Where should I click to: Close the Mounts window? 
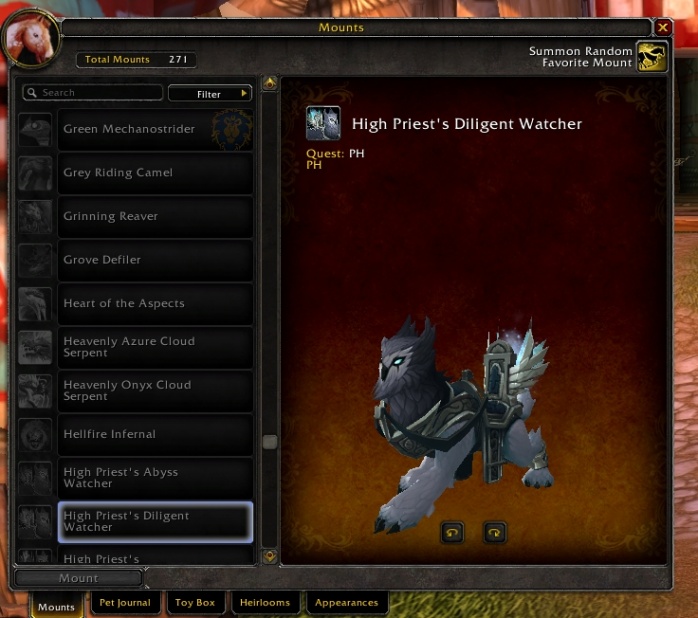click(x=663, y=28)
